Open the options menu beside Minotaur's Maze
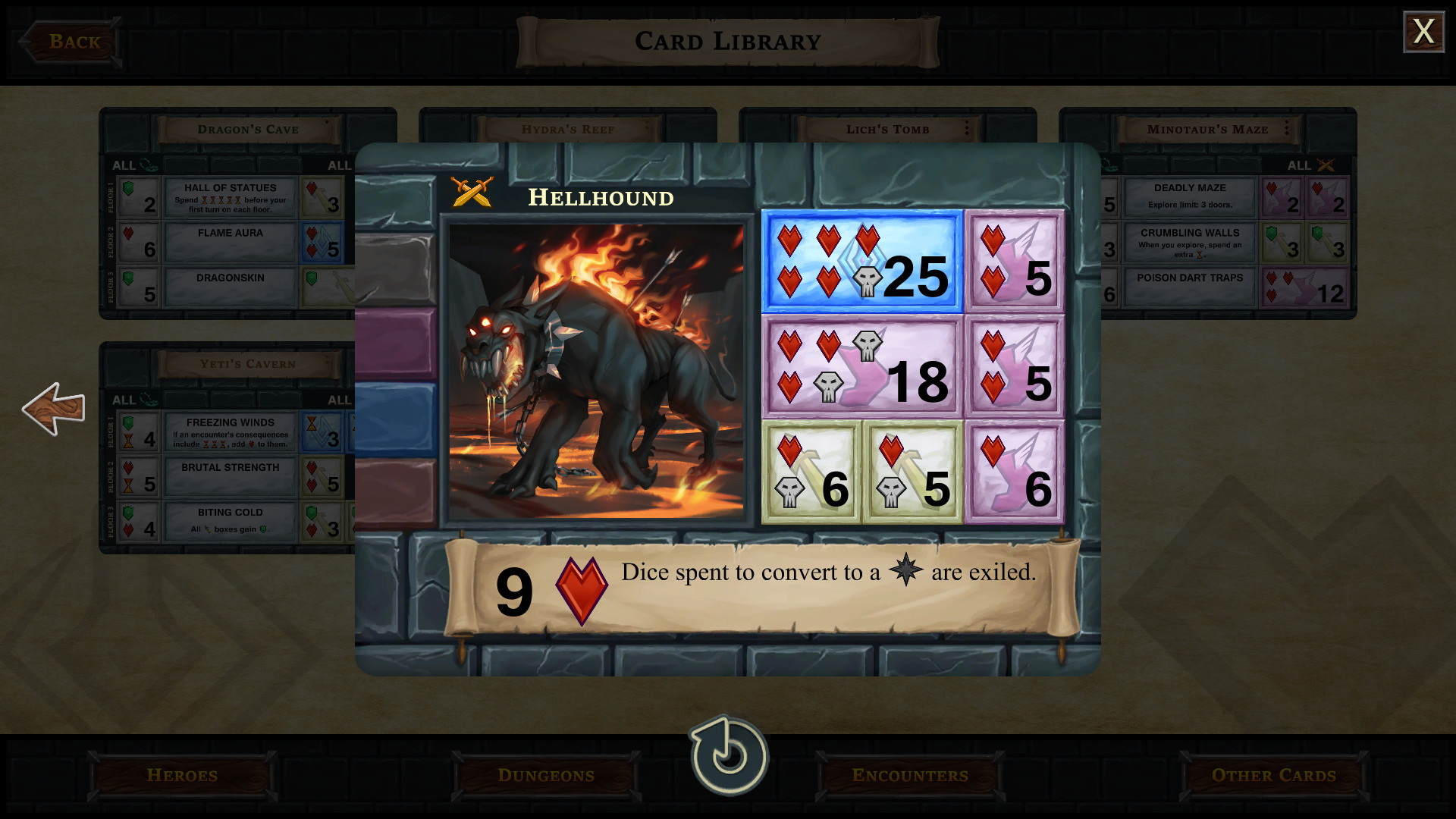The height and width of the screenshot is (819, 1456). tap(1285, 129)
